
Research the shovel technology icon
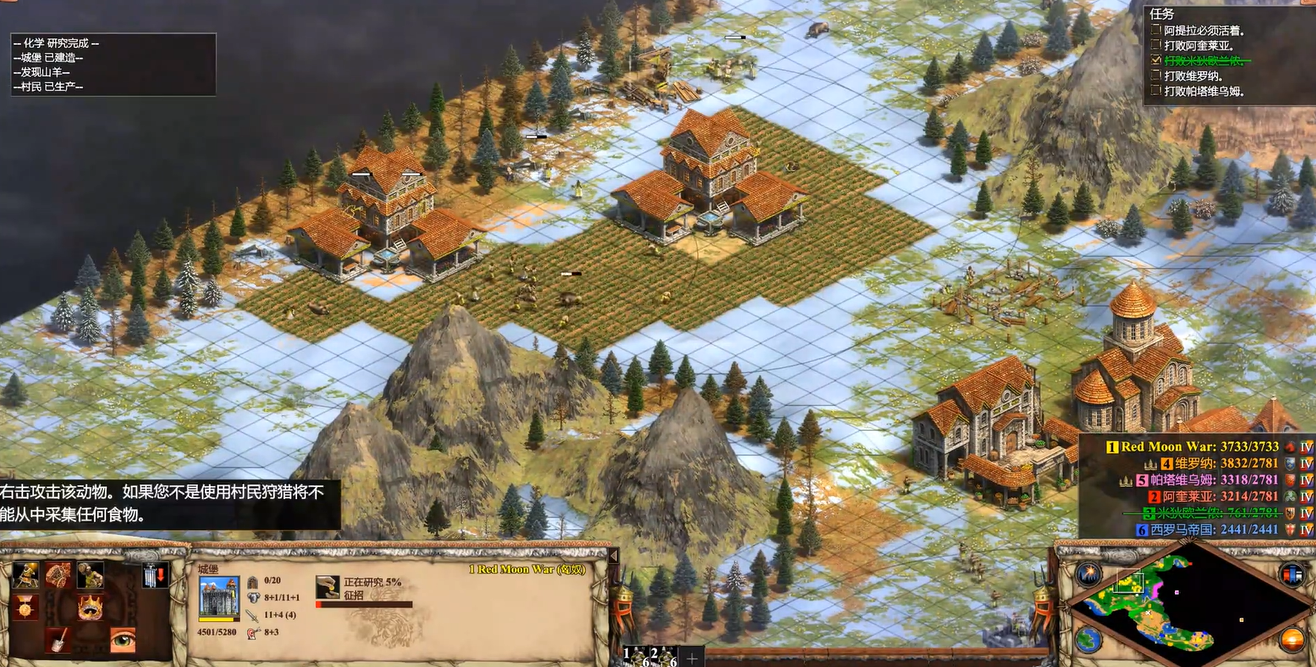coord(59,638)
